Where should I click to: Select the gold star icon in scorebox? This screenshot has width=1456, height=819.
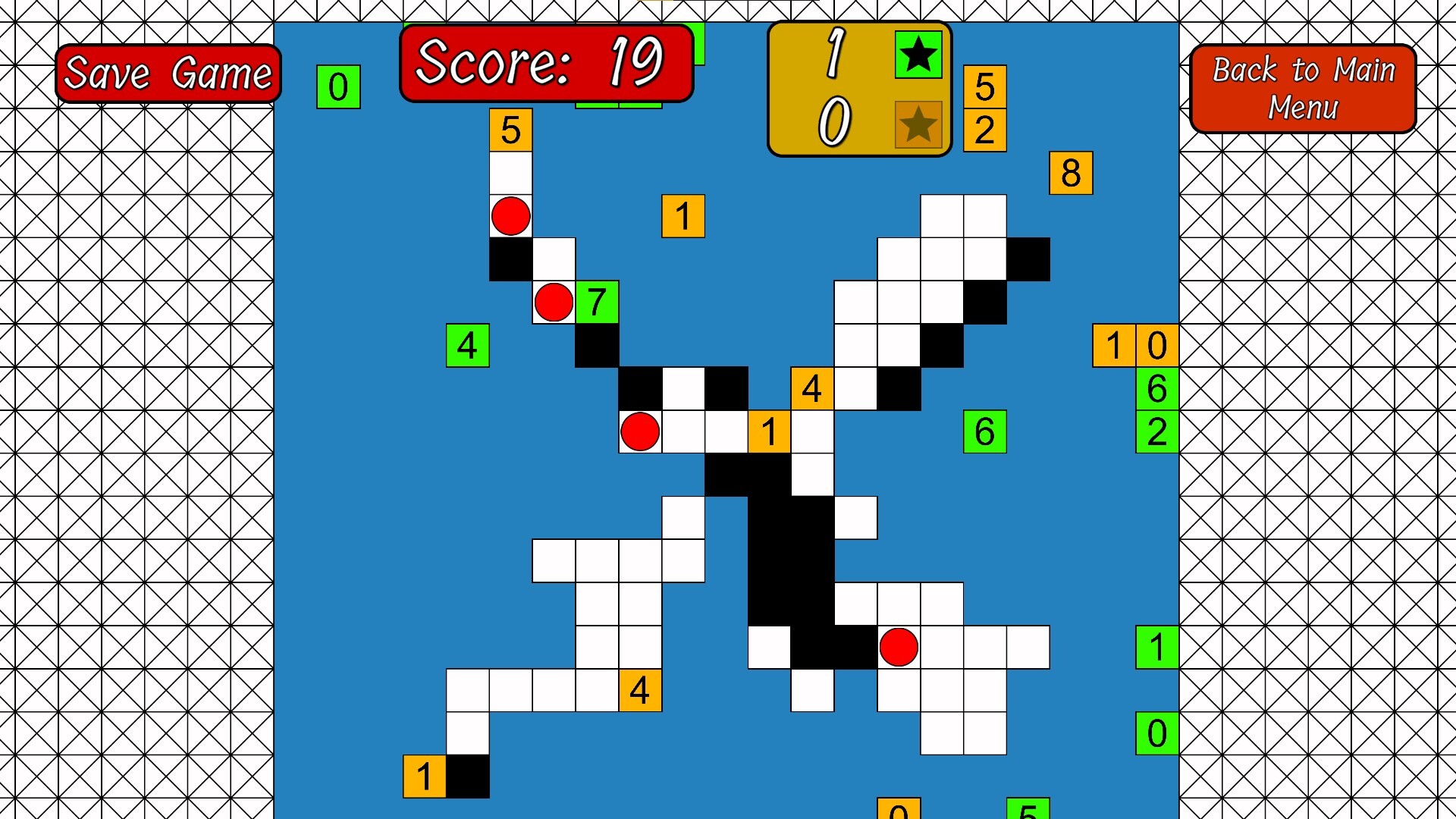pos(918,126)
